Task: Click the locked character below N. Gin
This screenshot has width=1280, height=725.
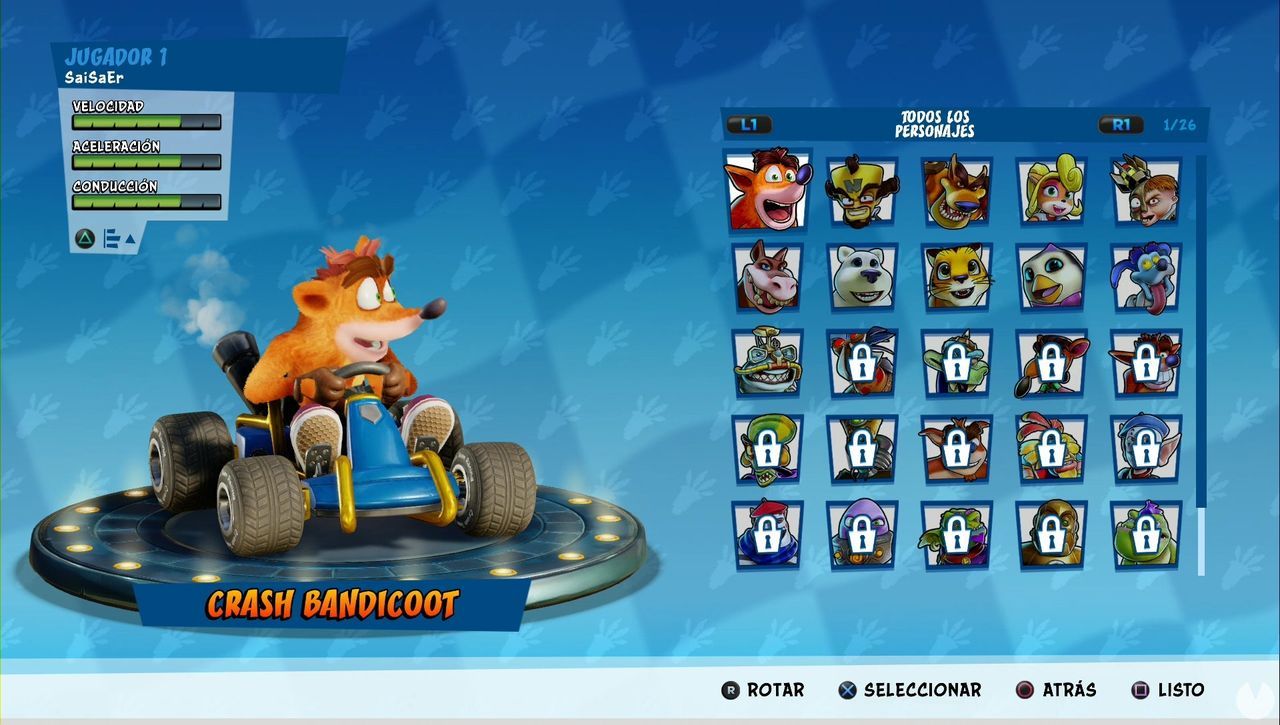Action: 1148,362
